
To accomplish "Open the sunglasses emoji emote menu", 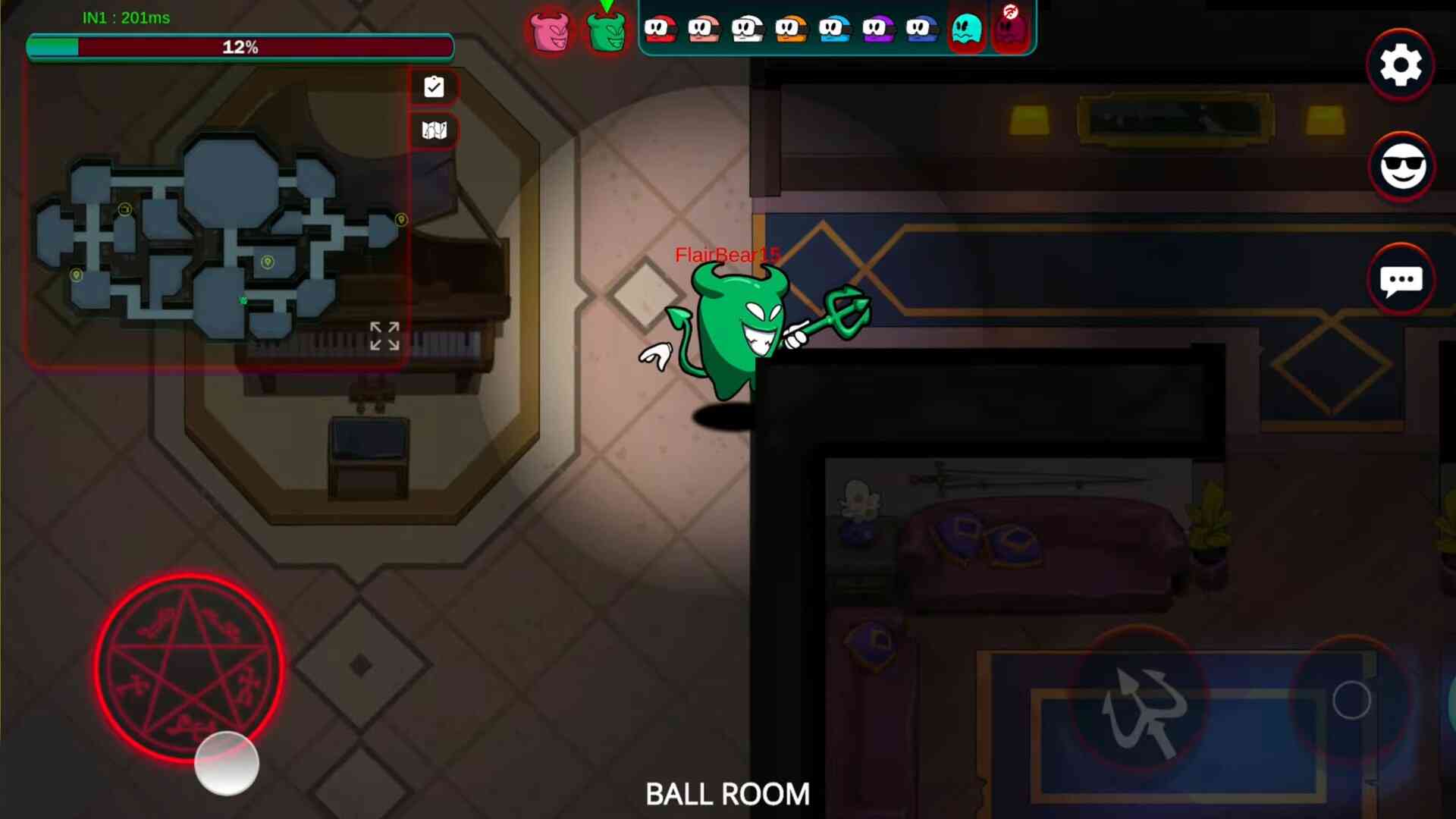I will pos(1402,167).
